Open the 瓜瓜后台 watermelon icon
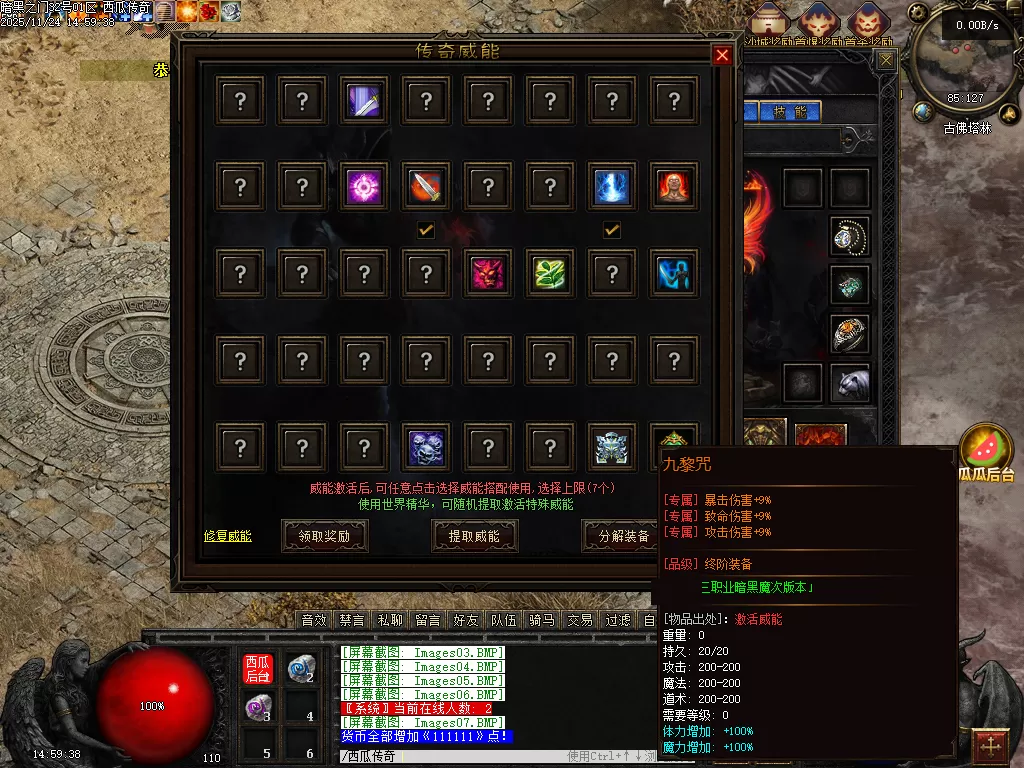The image size is (1024, 768). click(x=985, y=449)
